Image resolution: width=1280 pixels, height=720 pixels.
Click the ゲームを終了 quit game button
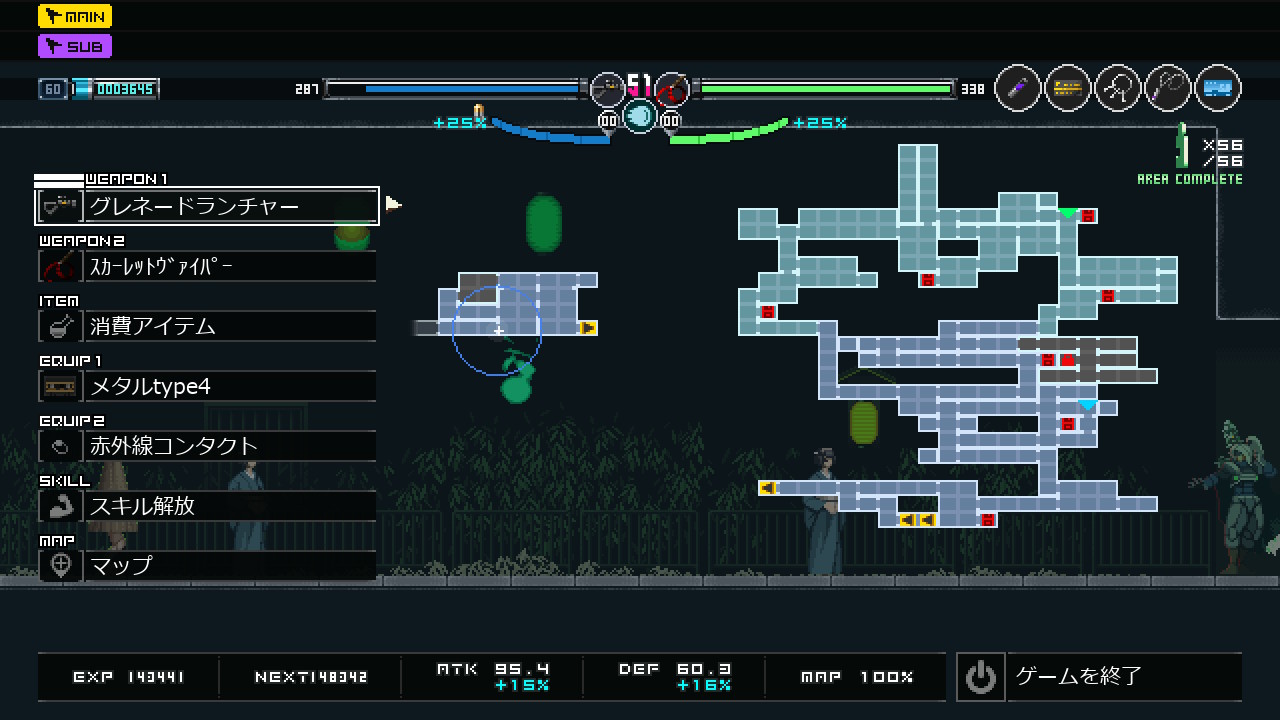[x=1099, y=677]
